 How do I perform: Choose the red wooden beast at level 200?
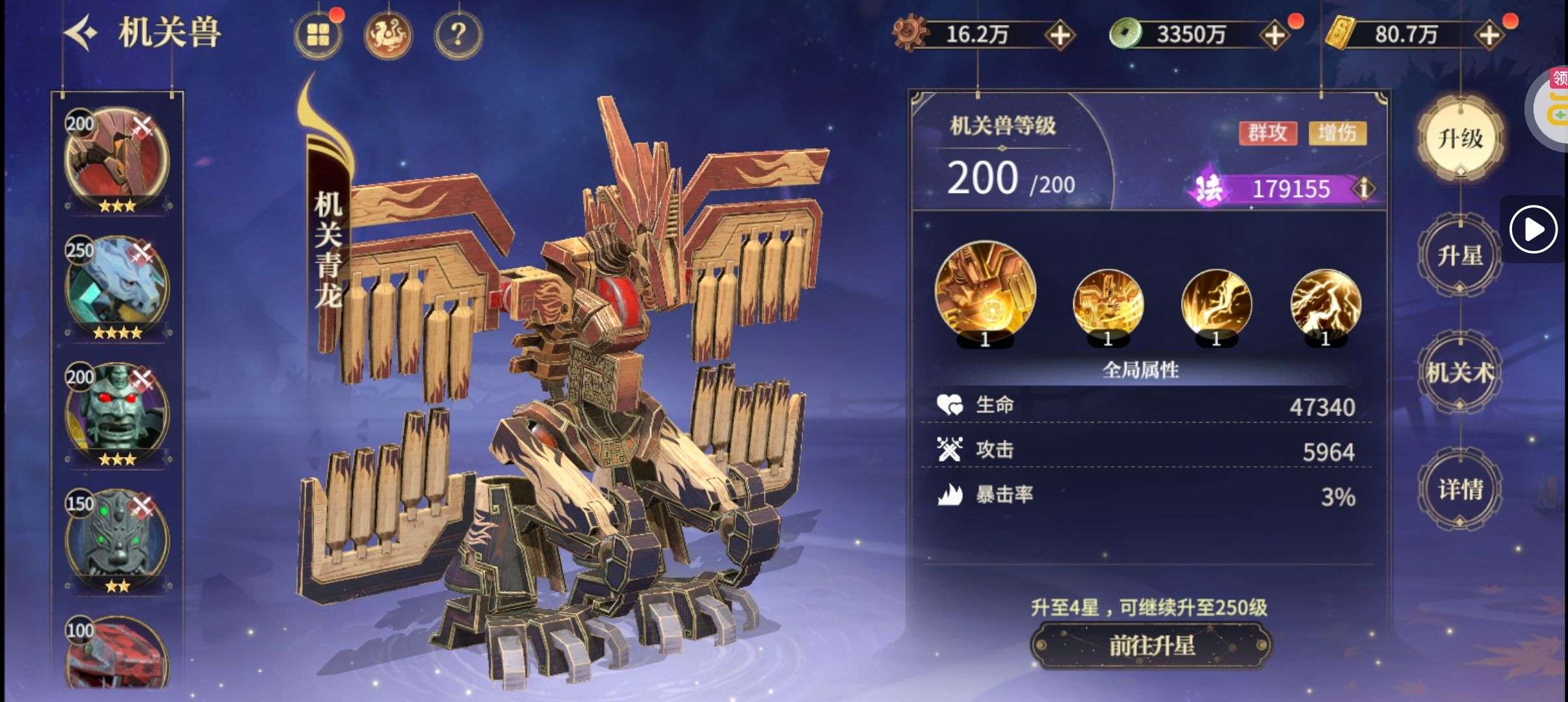point(117,159)
